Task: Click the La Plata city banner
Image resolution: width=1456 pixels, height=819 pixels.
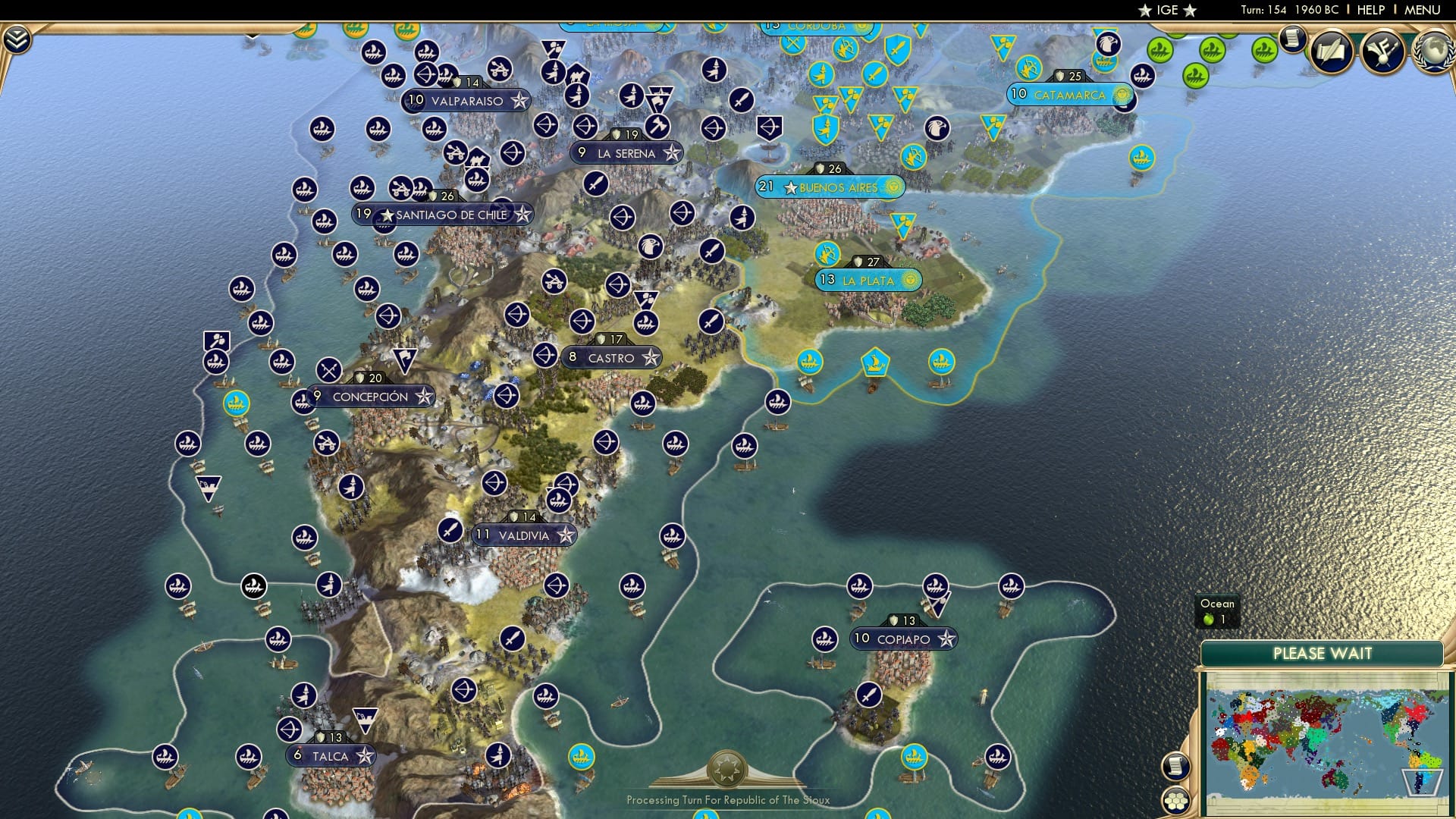Action: pos(868,280)
